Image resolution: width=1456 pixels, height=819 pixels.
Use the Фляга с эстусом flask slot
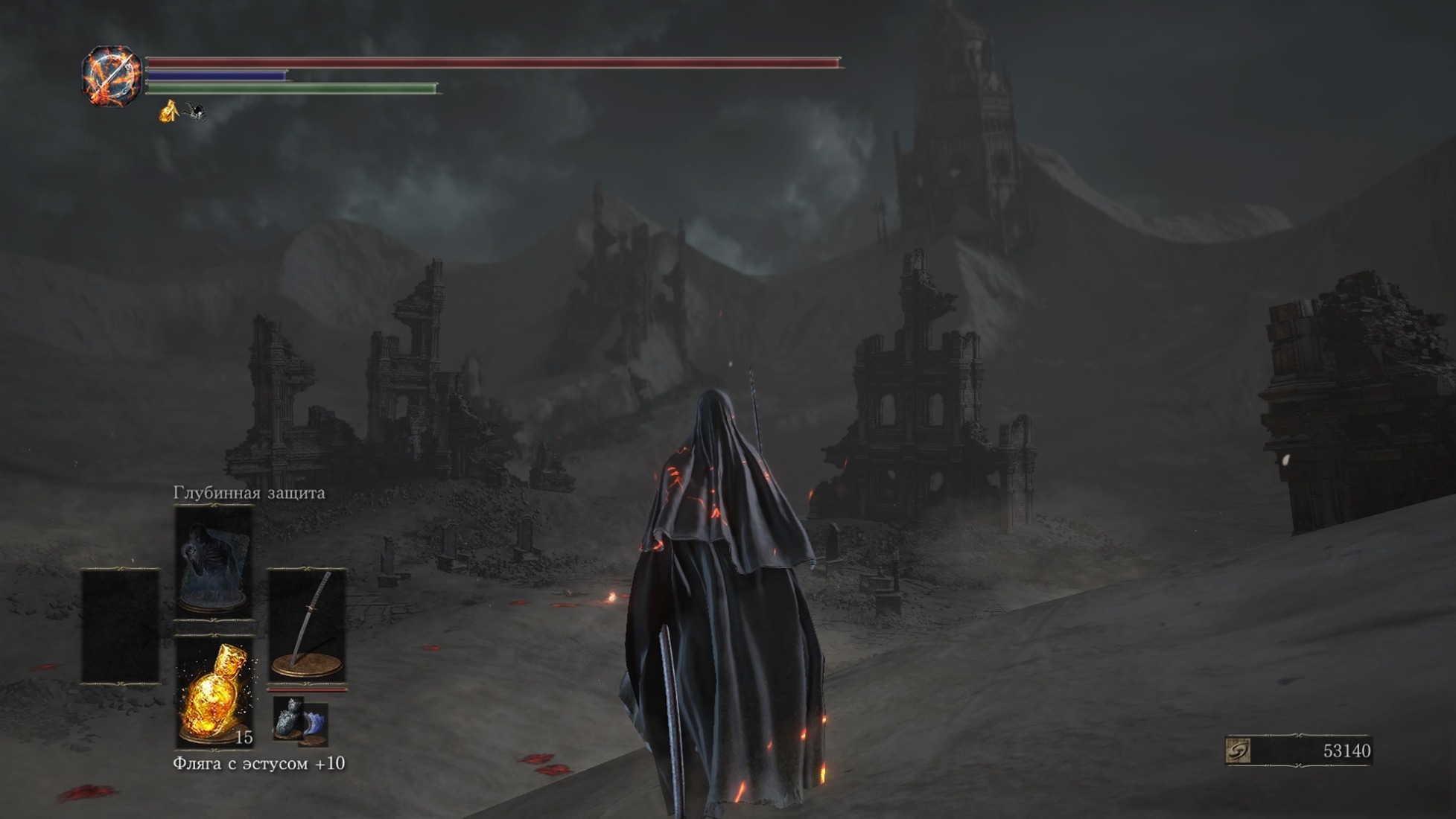tap(214, 692)
